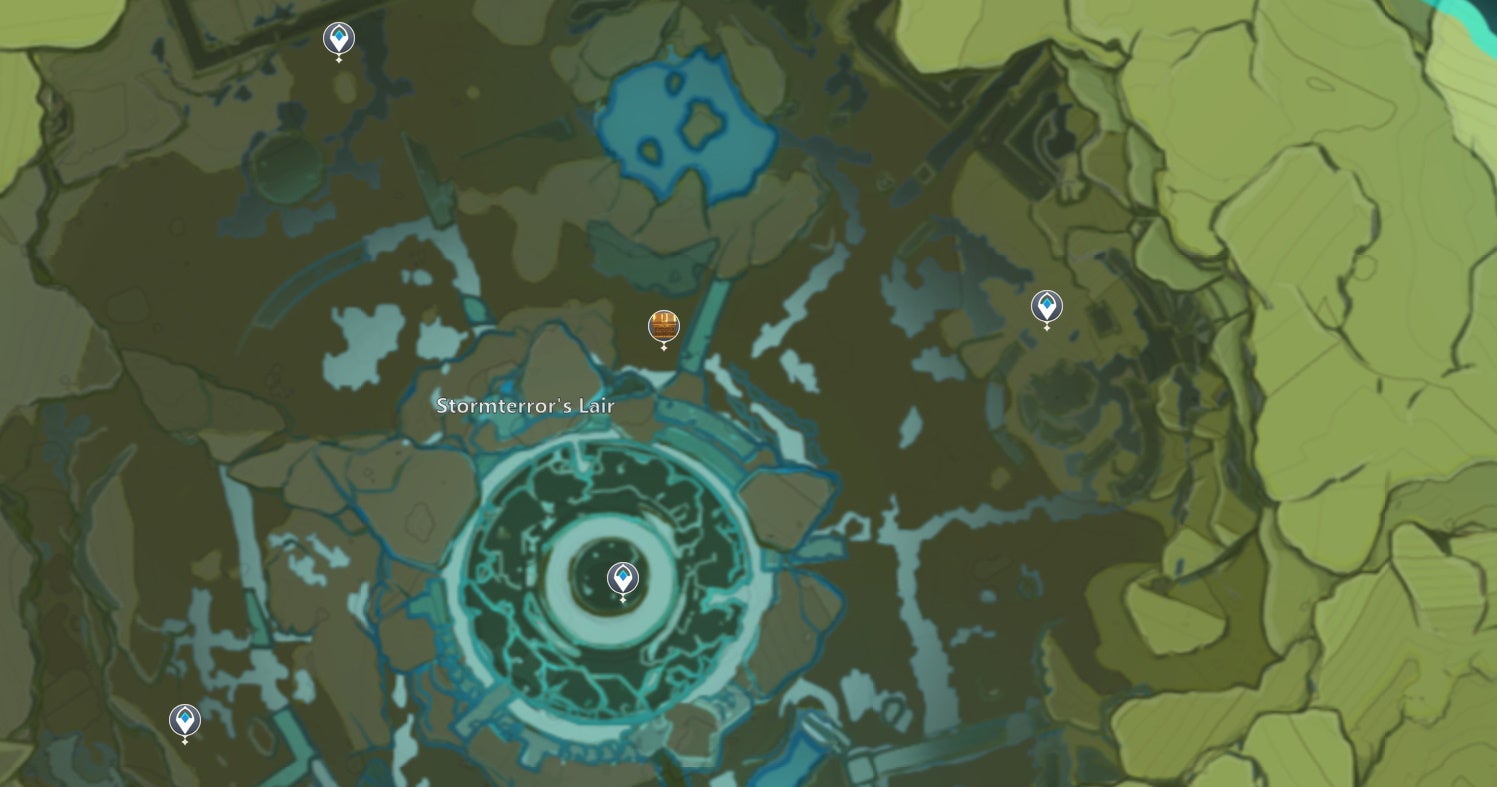The width and height of the screenshot is (1497, 787).
Task: Select the waypoint inside the circular tower ruins
Action: pyautogui.click(x=623, y=578)
